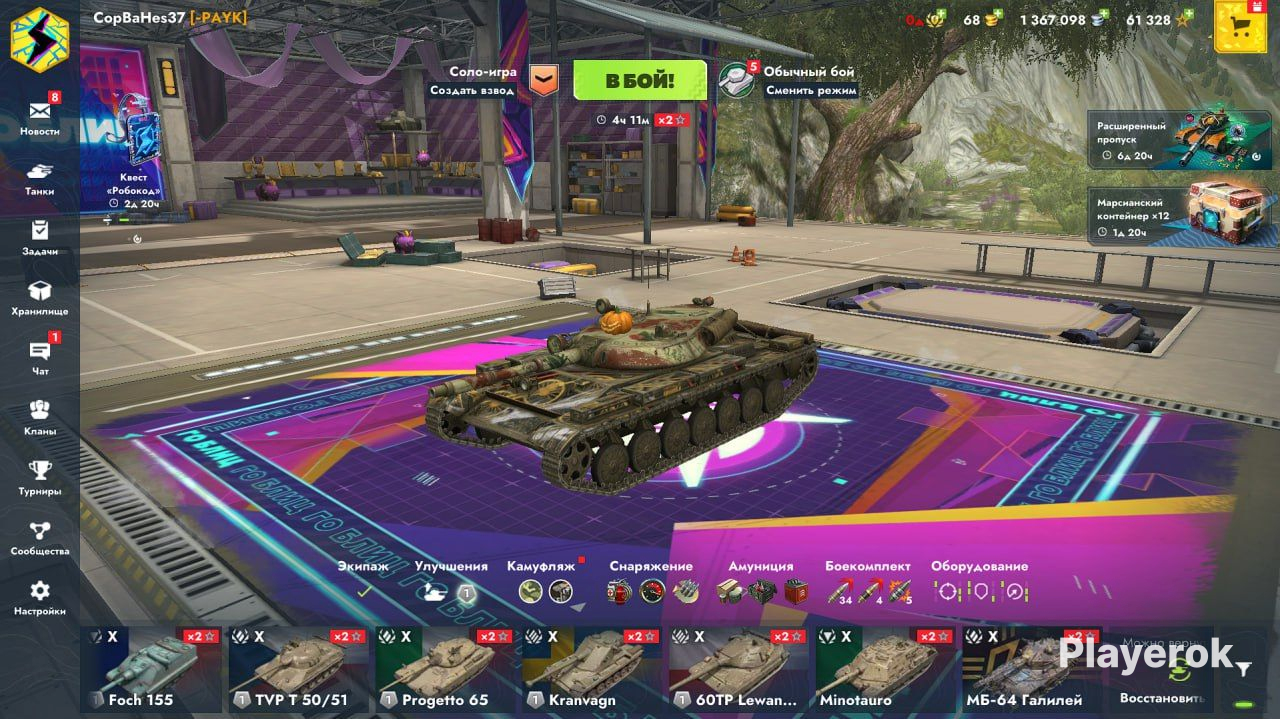Start the battle with В БОЙ!
The width and height of the screenshot is (1280, 719).
[x=640, y=80]
